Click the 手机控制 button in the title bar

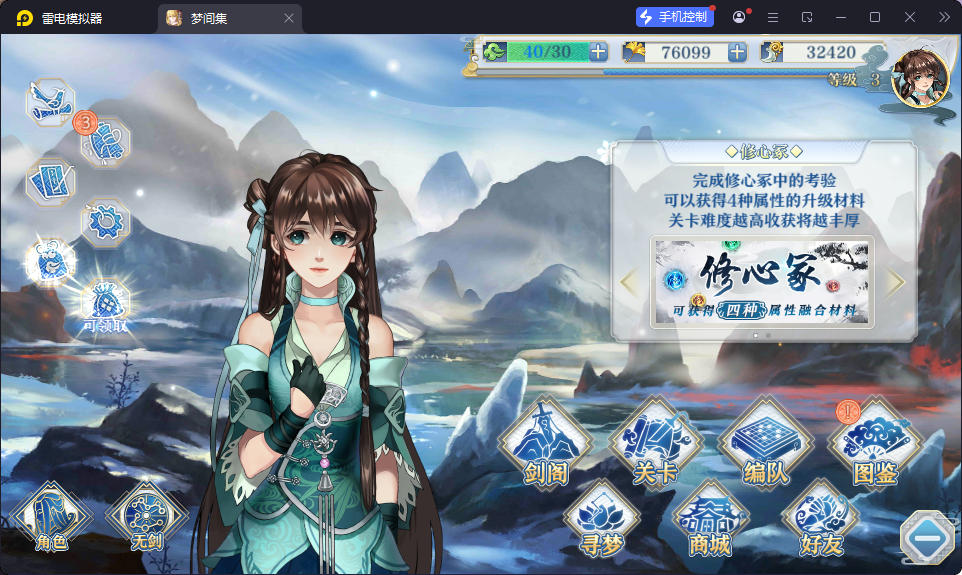click(x=675, y=17)
